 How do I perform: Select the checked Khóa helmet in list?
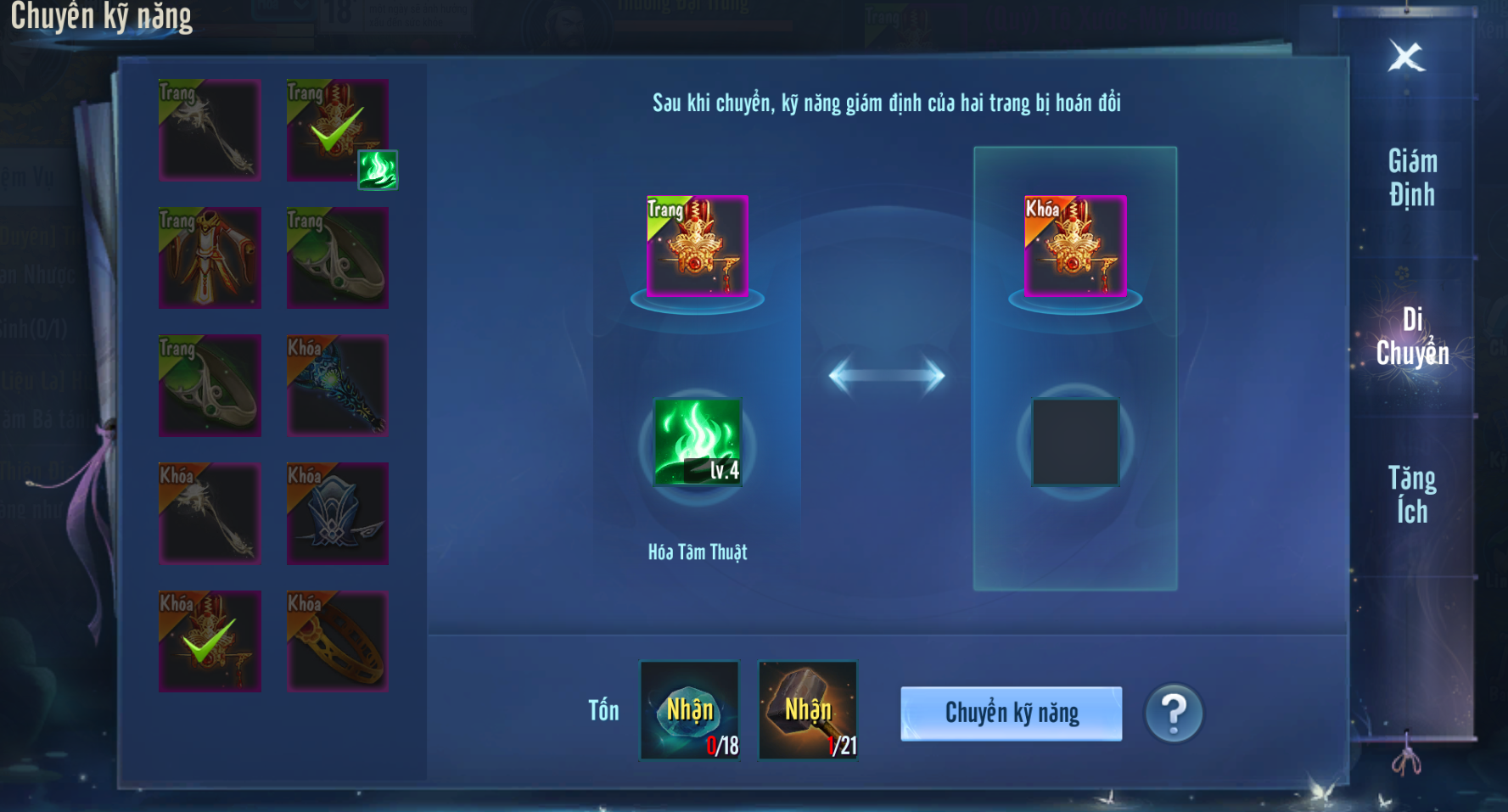click(x=210, y=641)
